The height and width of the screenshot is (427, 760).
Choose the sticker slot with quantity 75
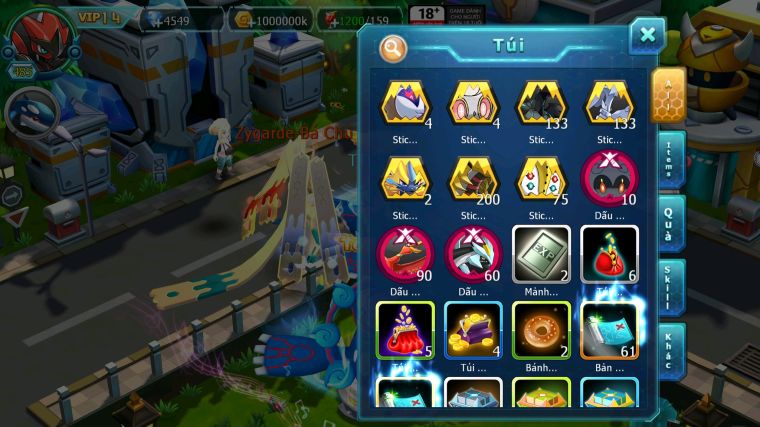(x=541, y=178)
